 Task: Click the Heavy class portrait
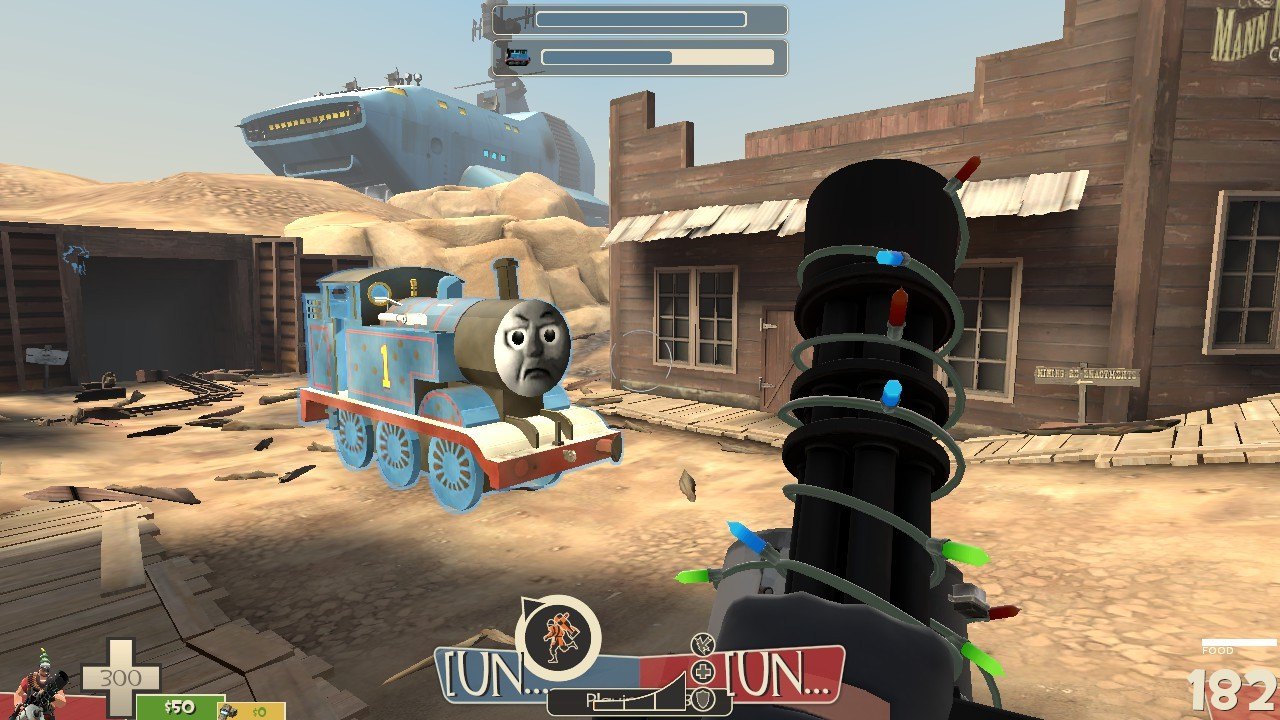point(38,686)
